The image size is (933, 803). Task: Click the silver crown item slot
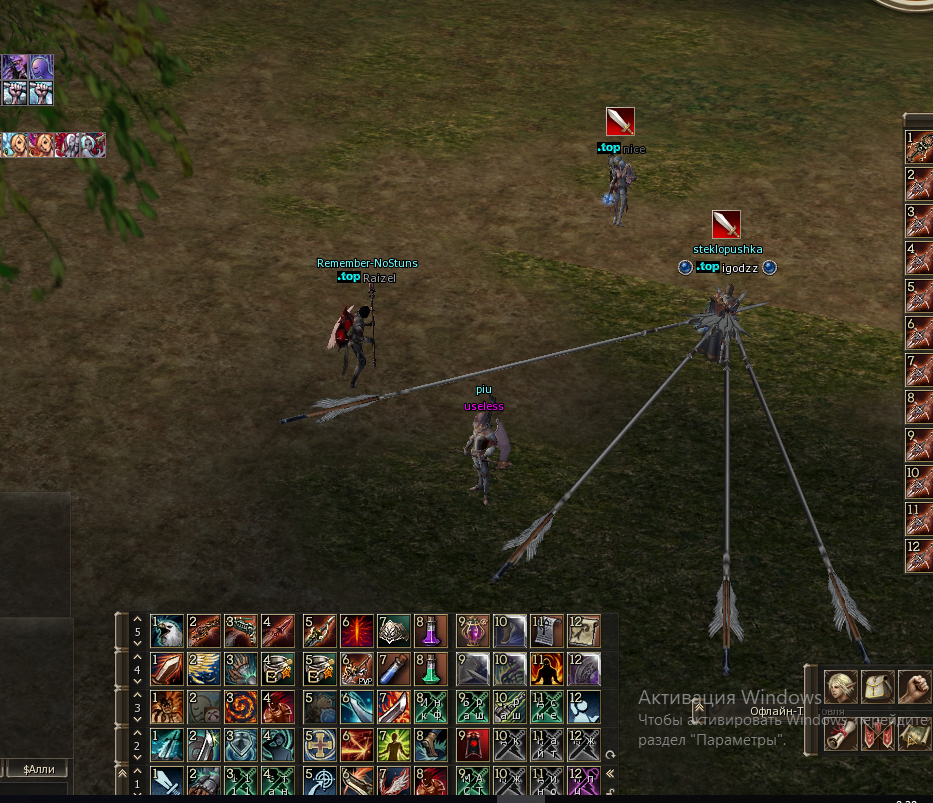coord(394,630)
